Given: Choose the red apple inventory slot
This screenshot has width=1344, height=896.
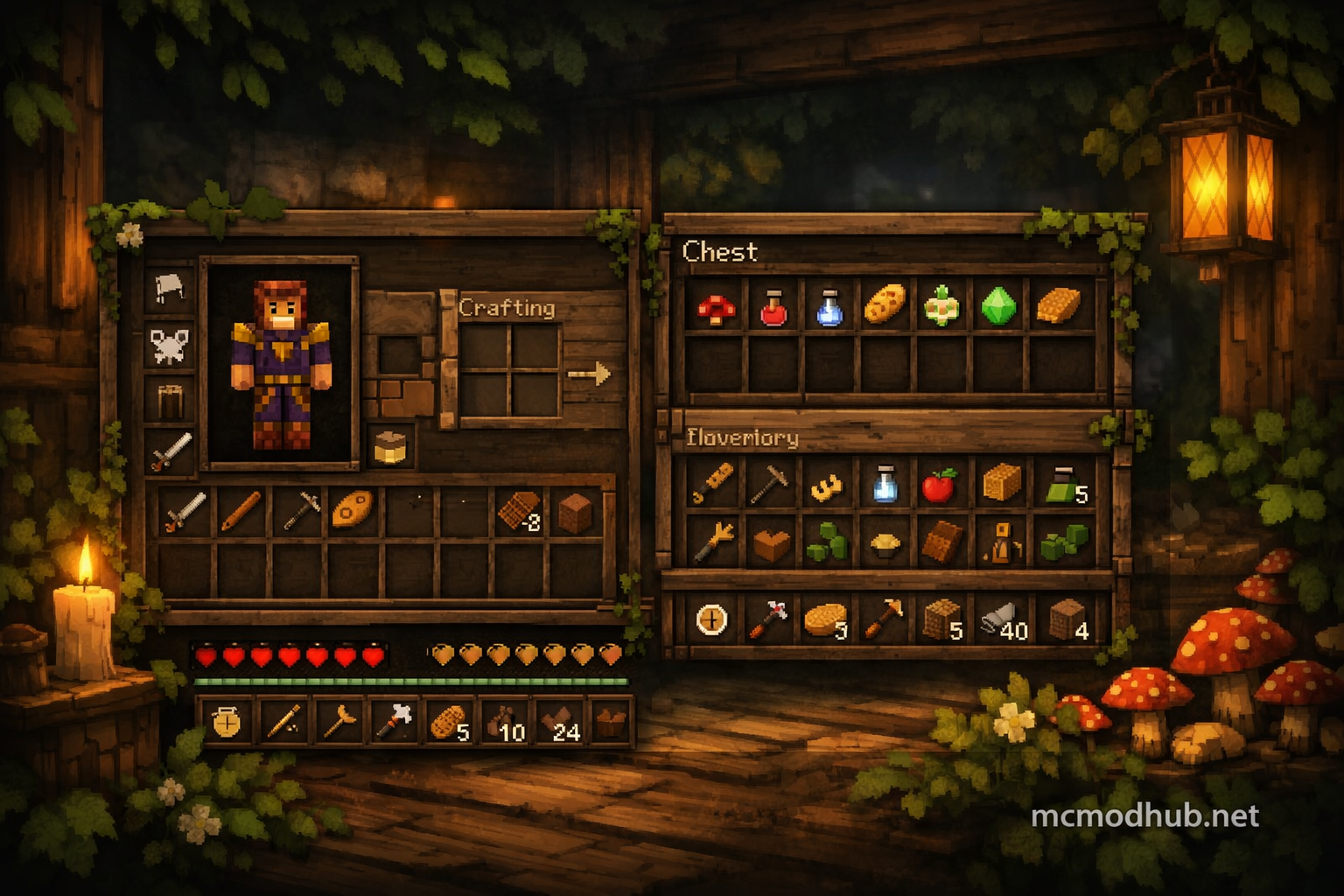Looking at the screenshot, I should [939, 484].
